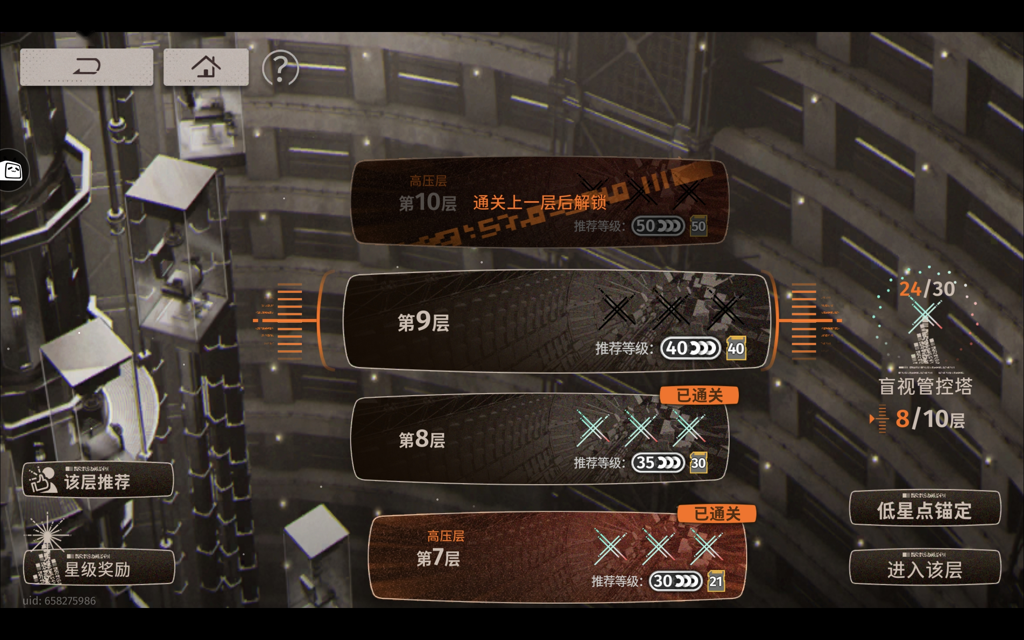Pick the high-pressure Floor 7 (第7层) row
The width and height of the screenshot is (1024, 640).
point(557,558)
